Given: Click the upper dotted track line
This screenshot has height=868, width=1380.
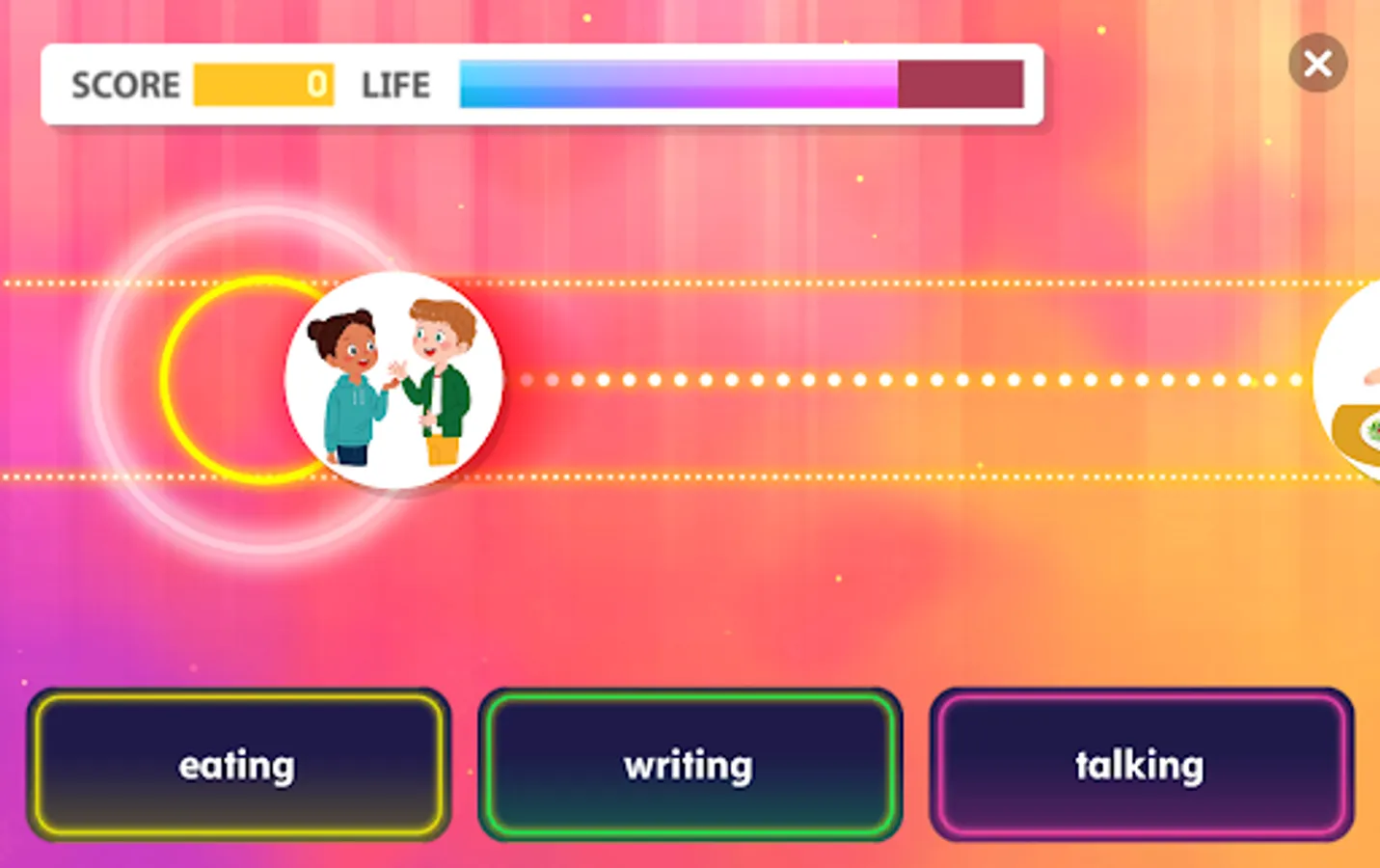Looking at the screenshot, I should coord(675,283).
